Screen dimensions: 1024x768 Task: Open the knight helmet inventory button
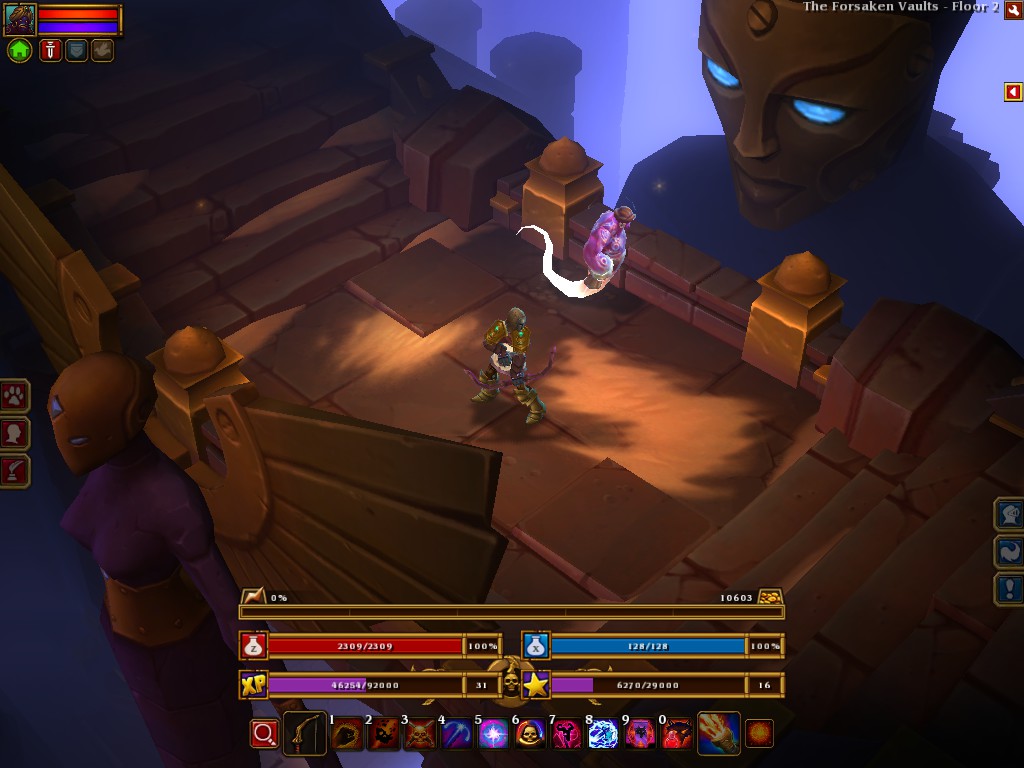[1009, 514]
